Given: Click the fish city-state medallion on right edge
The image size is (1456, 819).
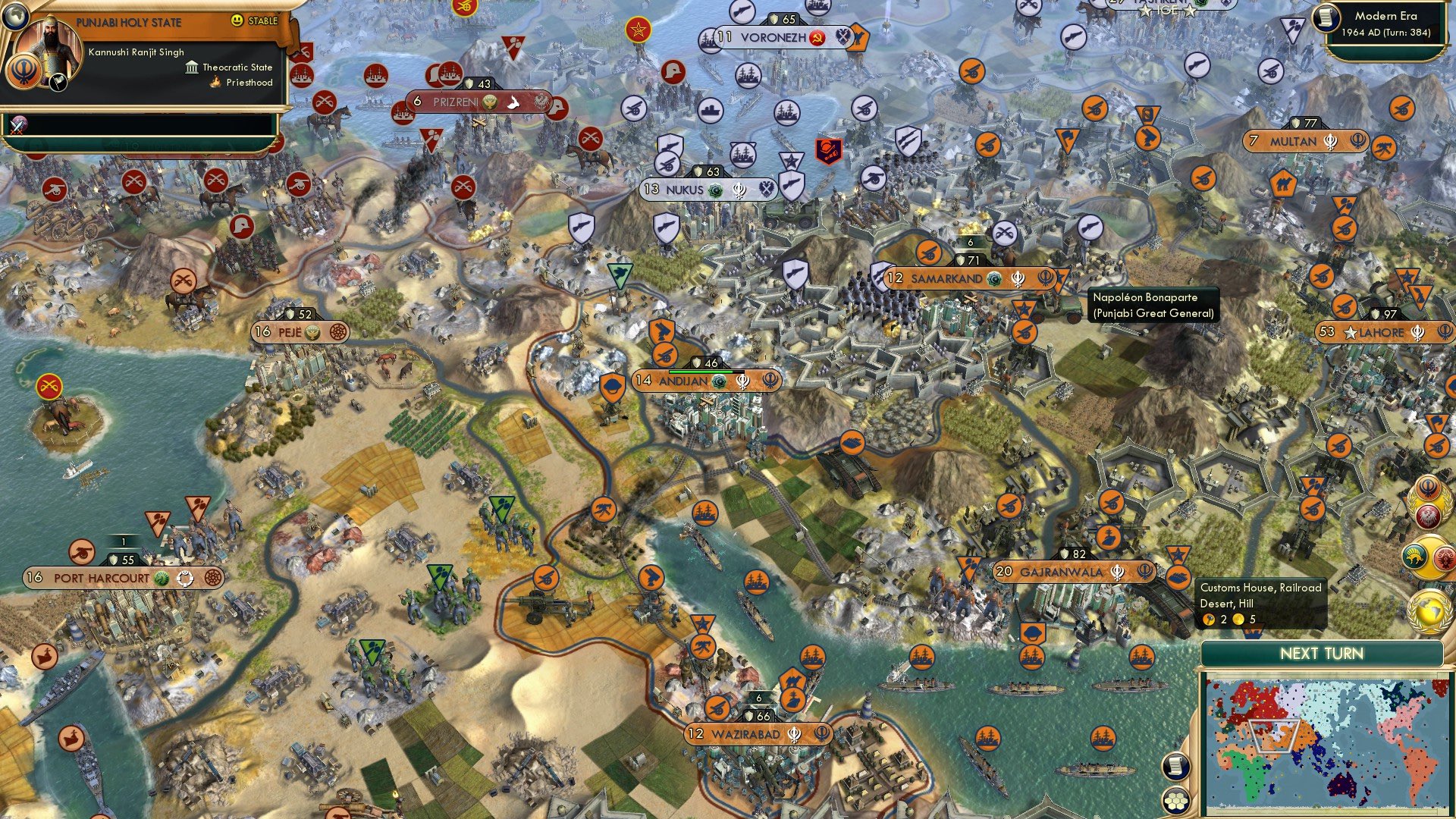Looking at the screenshot, I should tap(1415, 556).
